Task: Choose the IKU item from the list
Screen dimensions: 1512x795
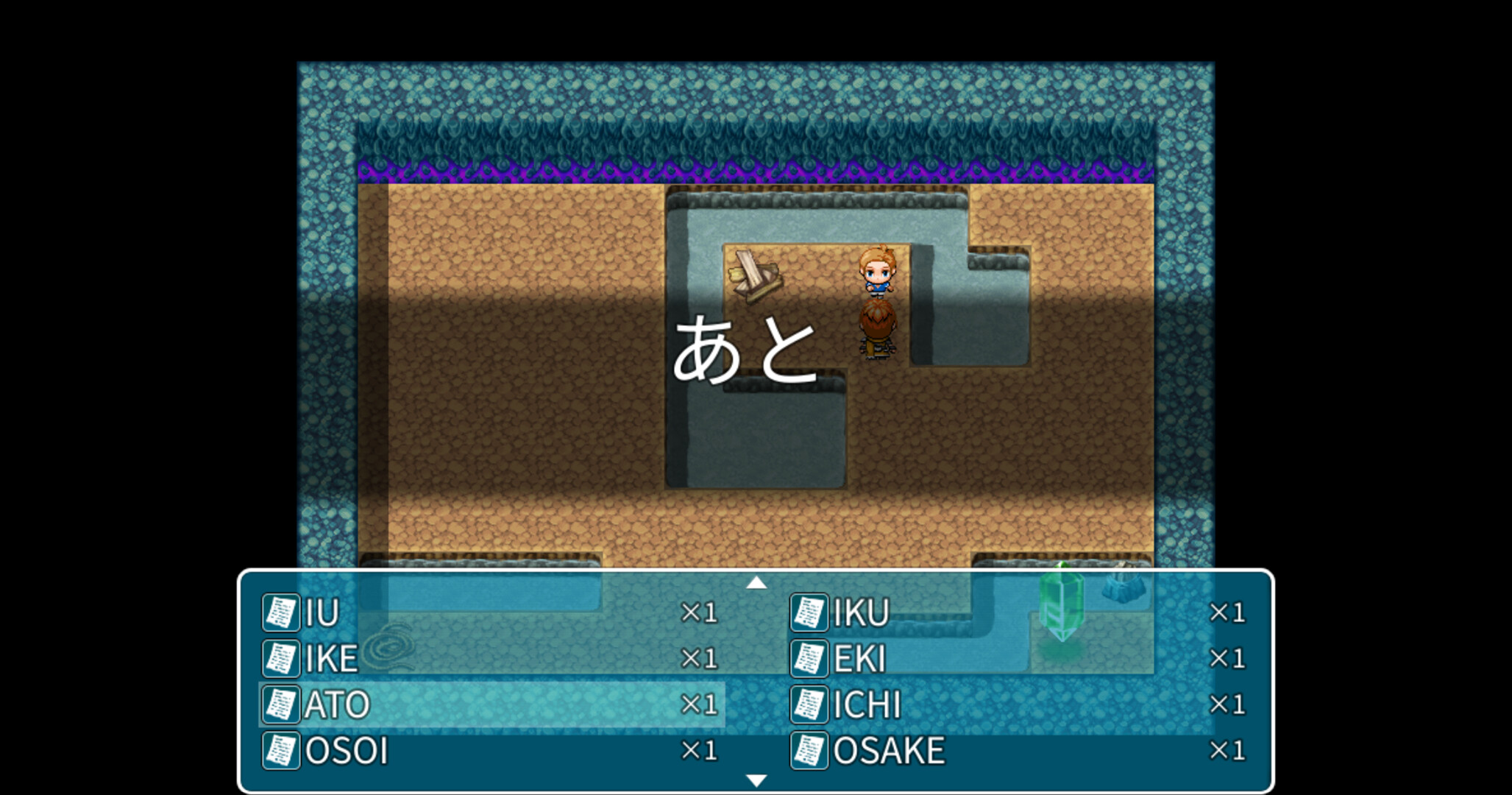Action: [861, 613]
